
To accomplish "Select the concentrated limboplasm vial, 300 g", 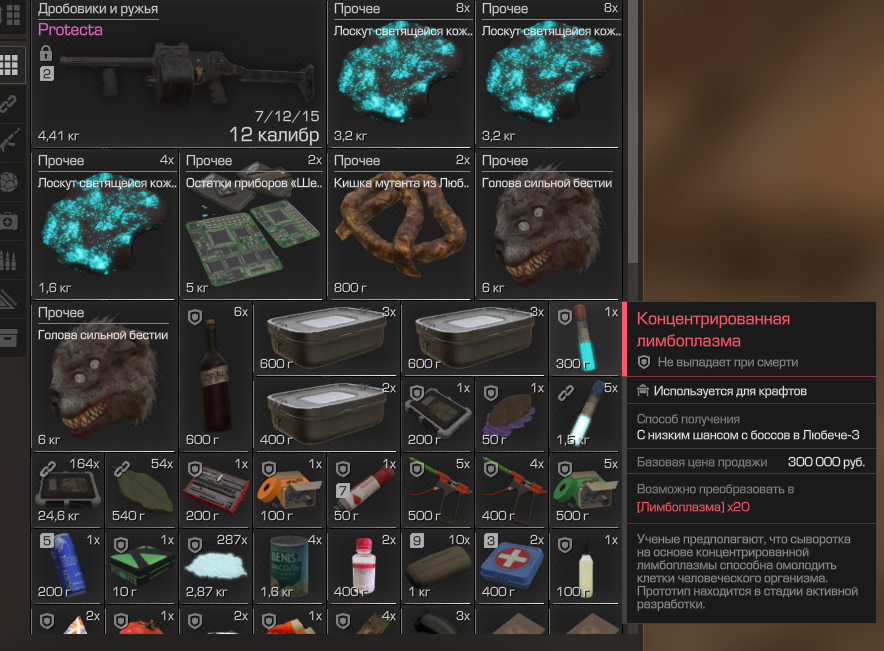I will (584, 340).
